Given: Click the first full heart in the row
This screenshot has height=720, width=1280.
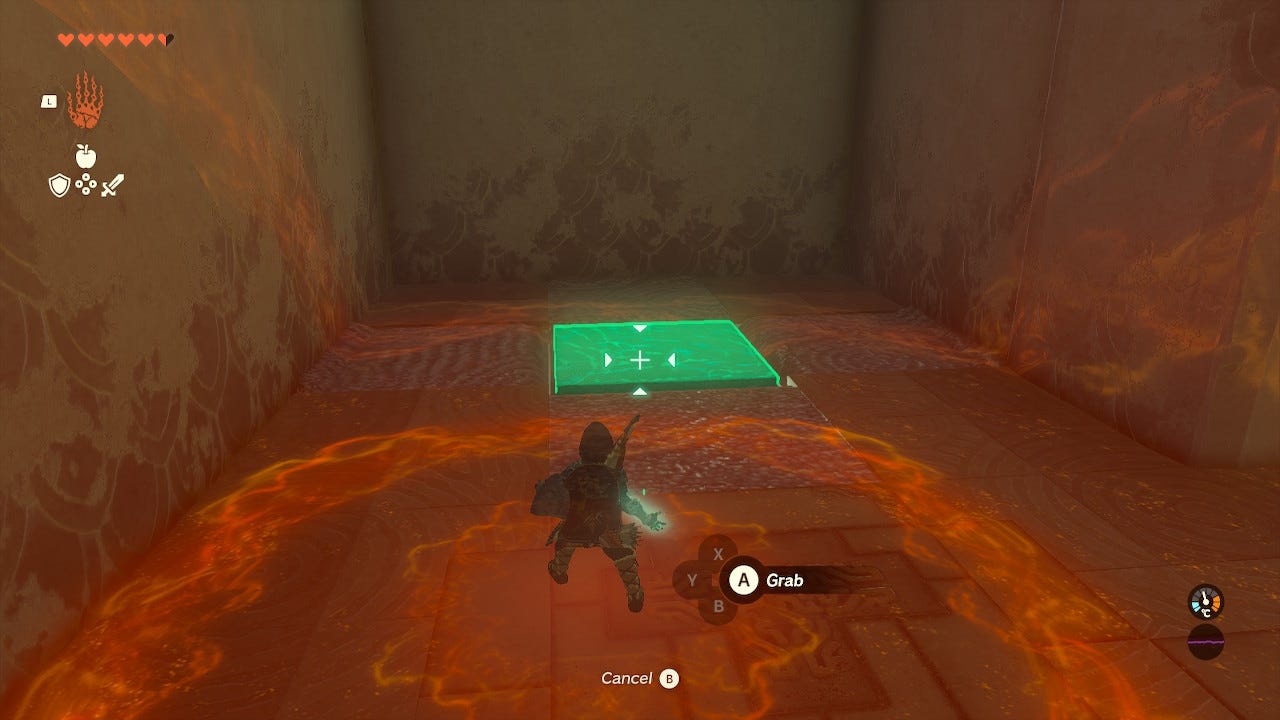Looking at the screenshot, I should point(66,38).
